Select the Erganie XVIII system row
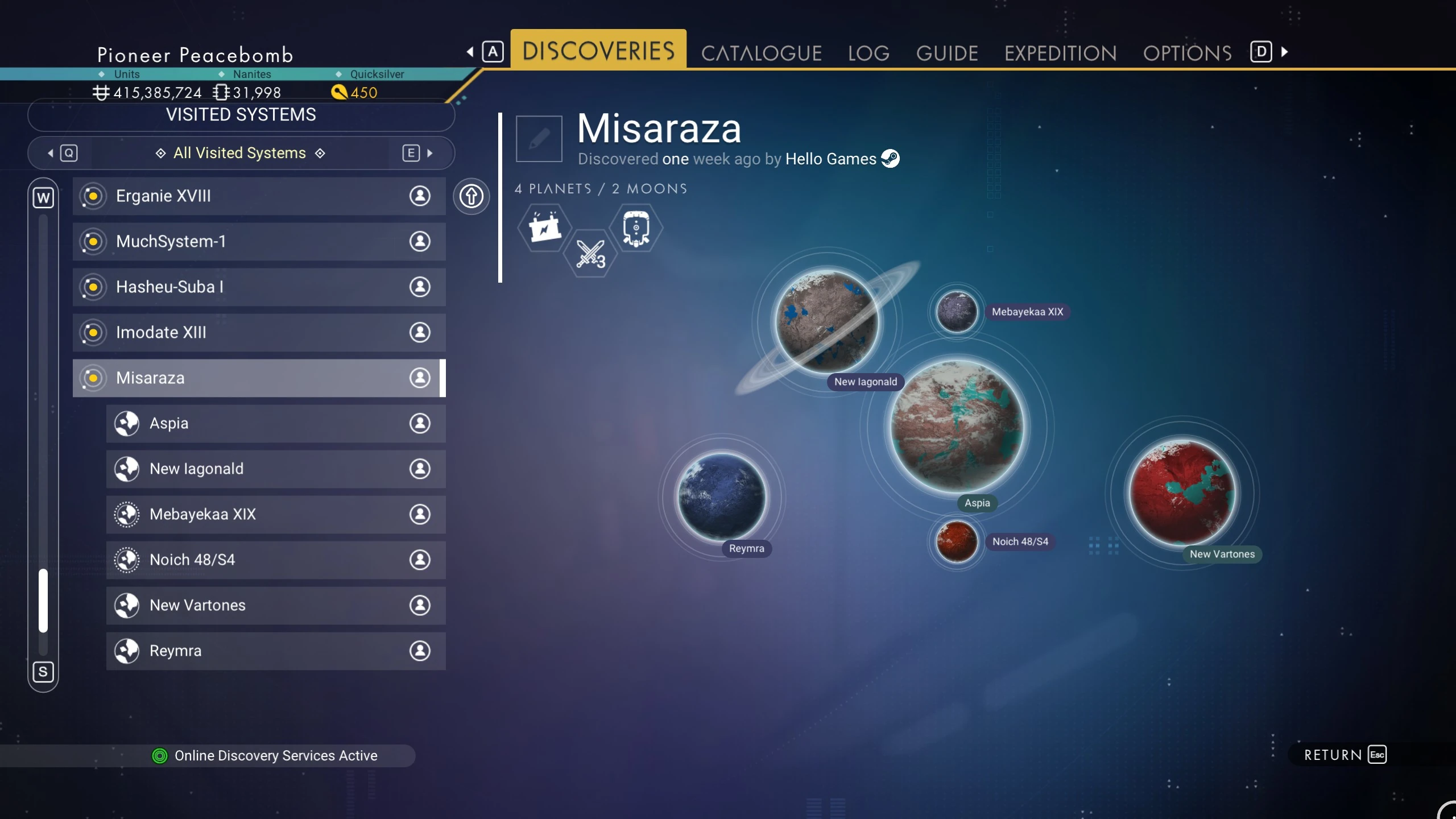1456x819 pixels. point(259,196)
